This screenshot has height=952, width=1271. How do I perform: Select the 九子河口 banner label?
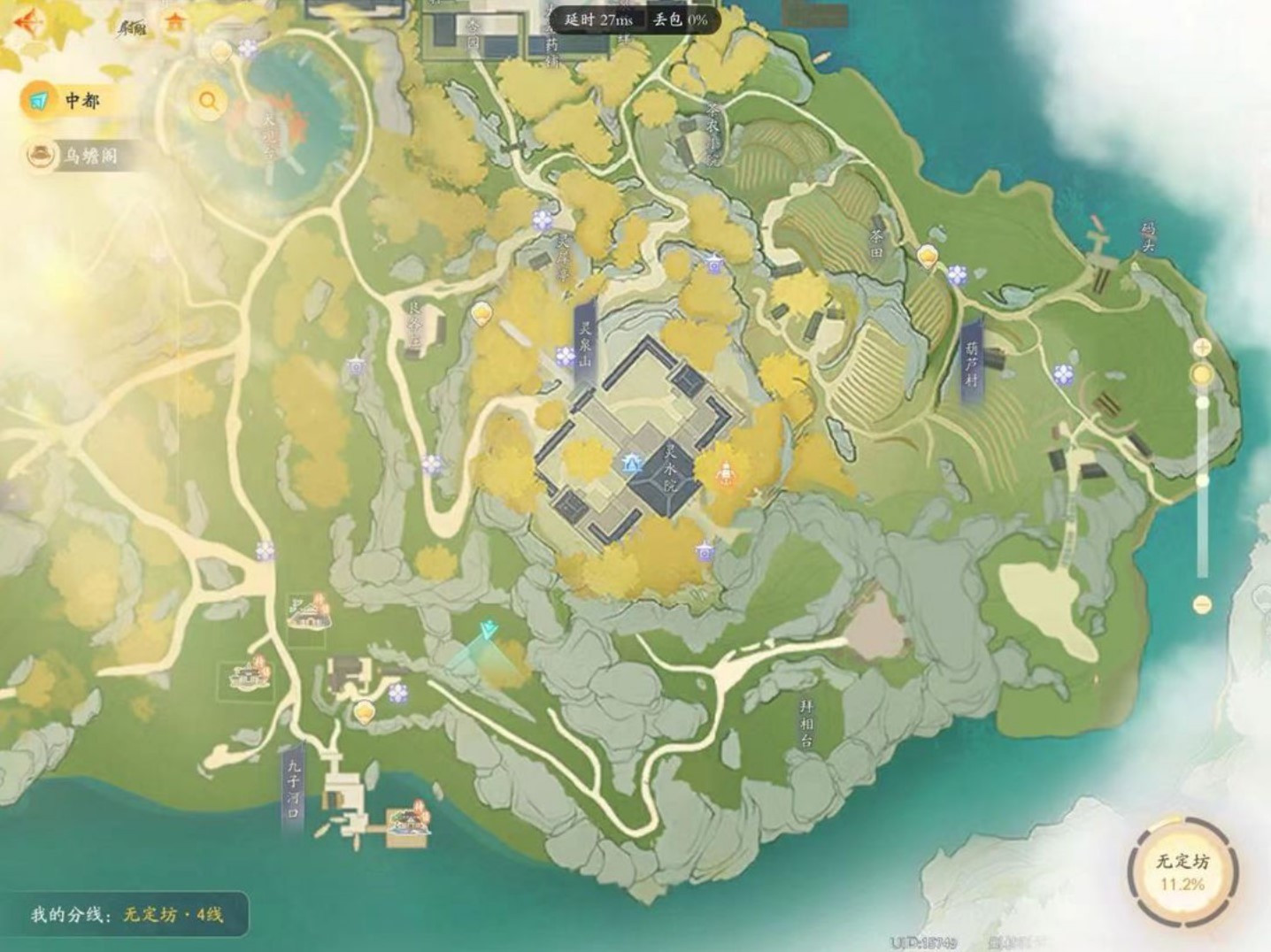click(x=293, y=790)
